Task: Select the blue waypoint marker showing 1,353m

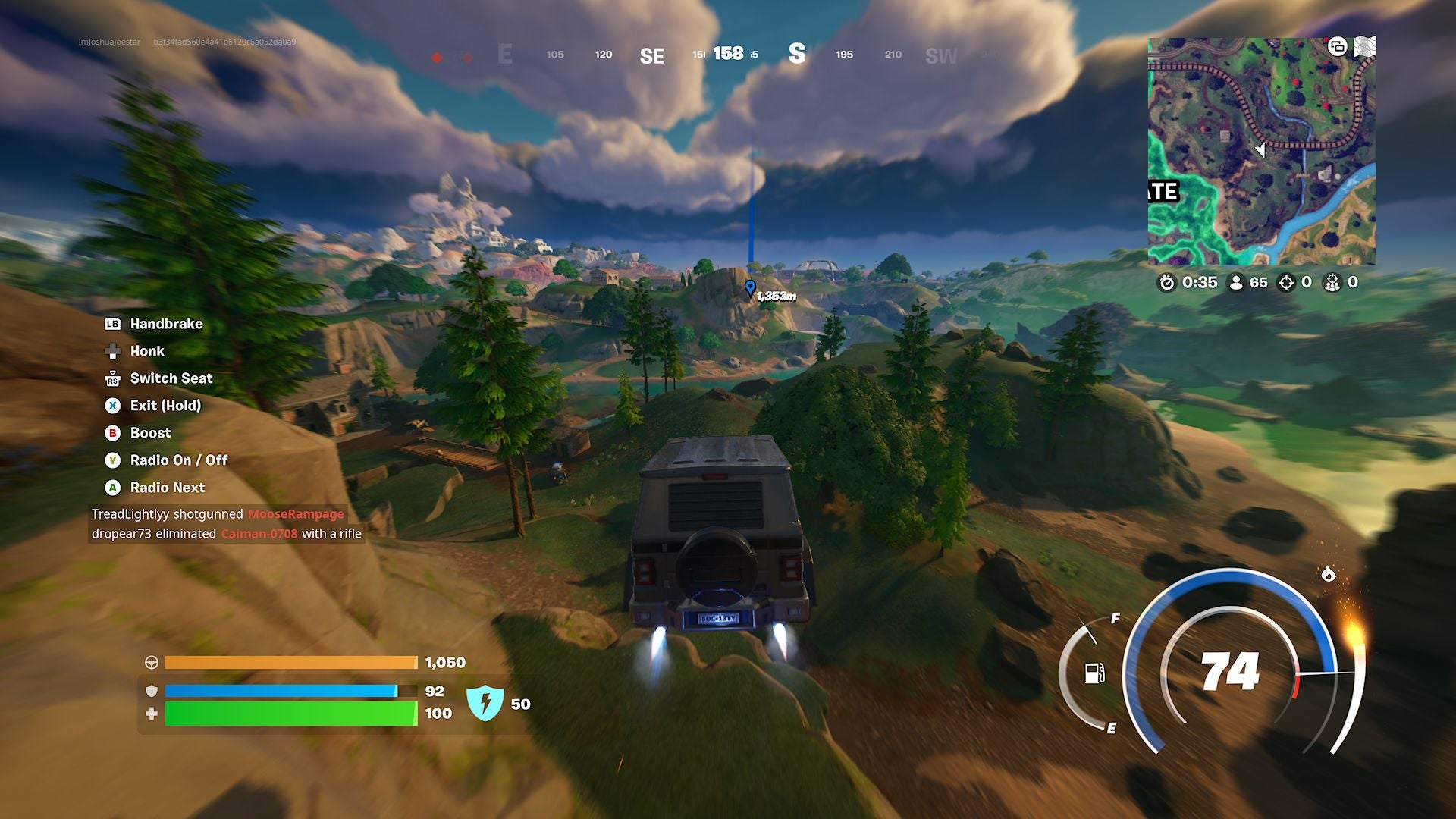Action: (x=750, y=288)
